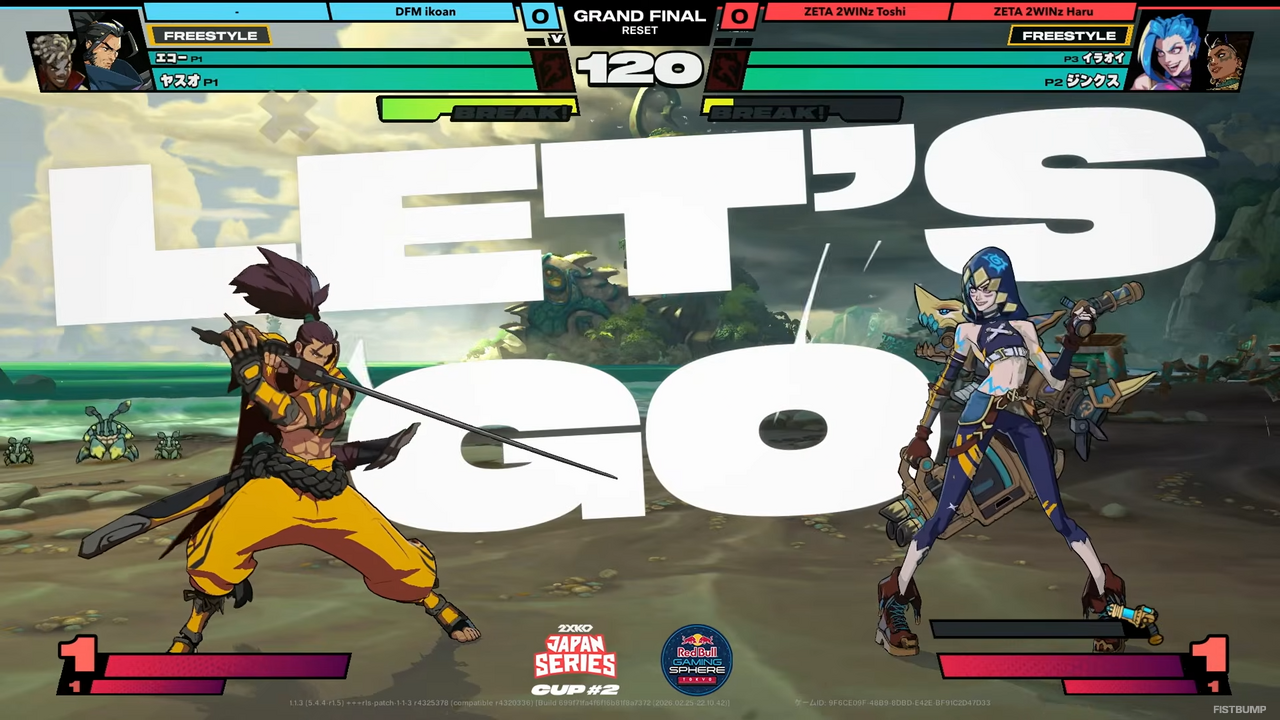Click the left round score zero box
This screenshot has width=1280, height=720.
[540, 16]
